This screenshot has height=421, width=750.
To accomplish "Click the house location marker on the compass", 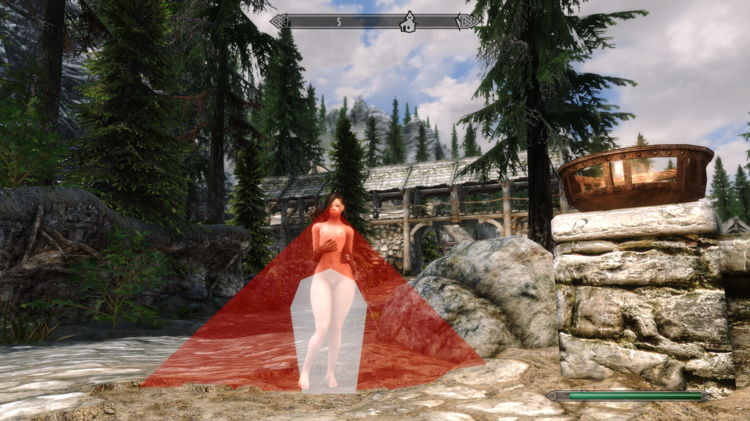I will pos(407,20).
